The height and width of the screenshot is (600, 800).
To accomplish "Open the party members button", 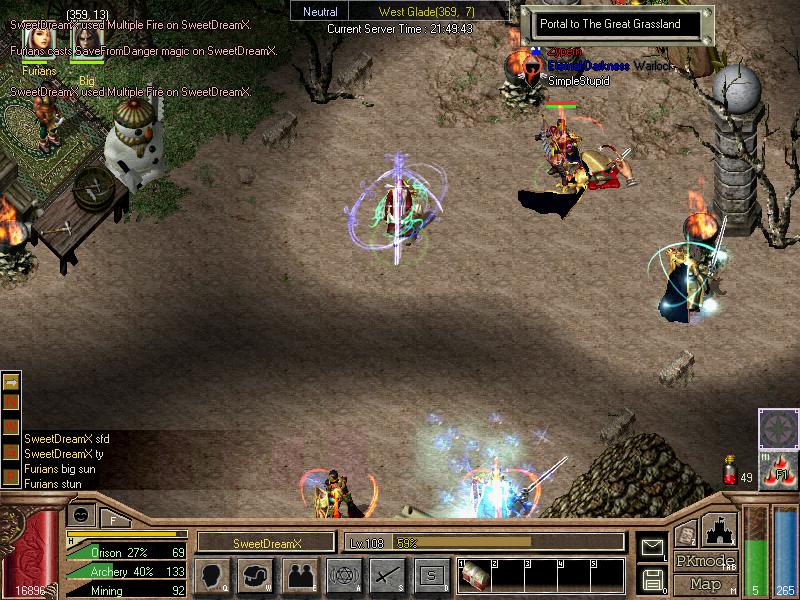I will click(x=300, y=575).
